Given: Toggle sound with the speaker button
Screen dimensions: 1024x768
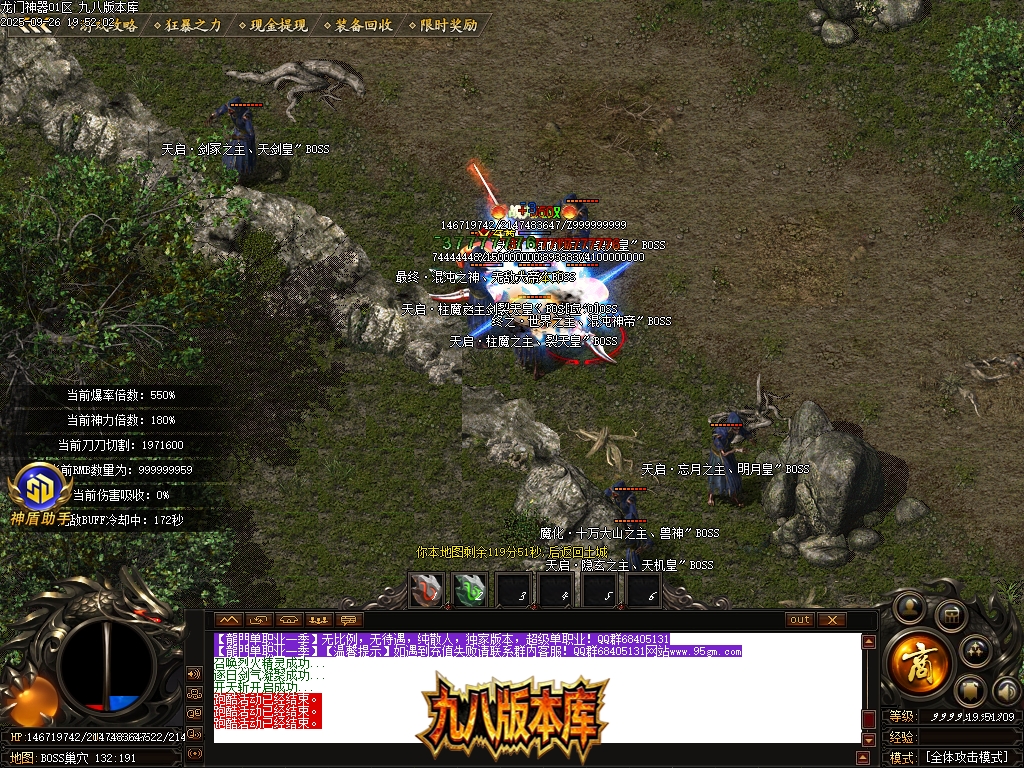Looking at the screenshot, I should click(x=1006, y=690).
